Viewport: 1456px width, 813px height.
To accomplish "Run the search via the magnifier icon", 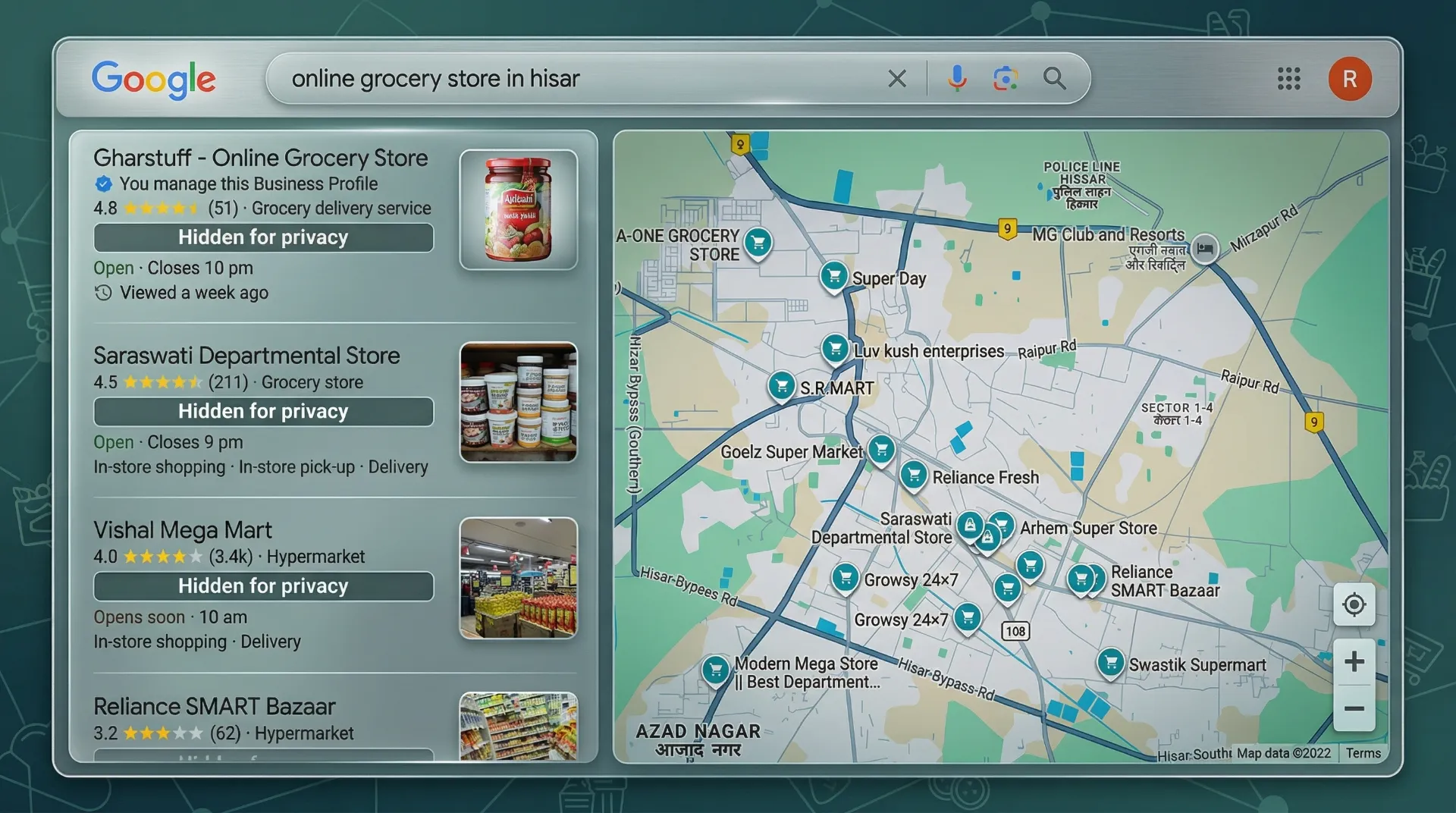I will pos(1055,78).
